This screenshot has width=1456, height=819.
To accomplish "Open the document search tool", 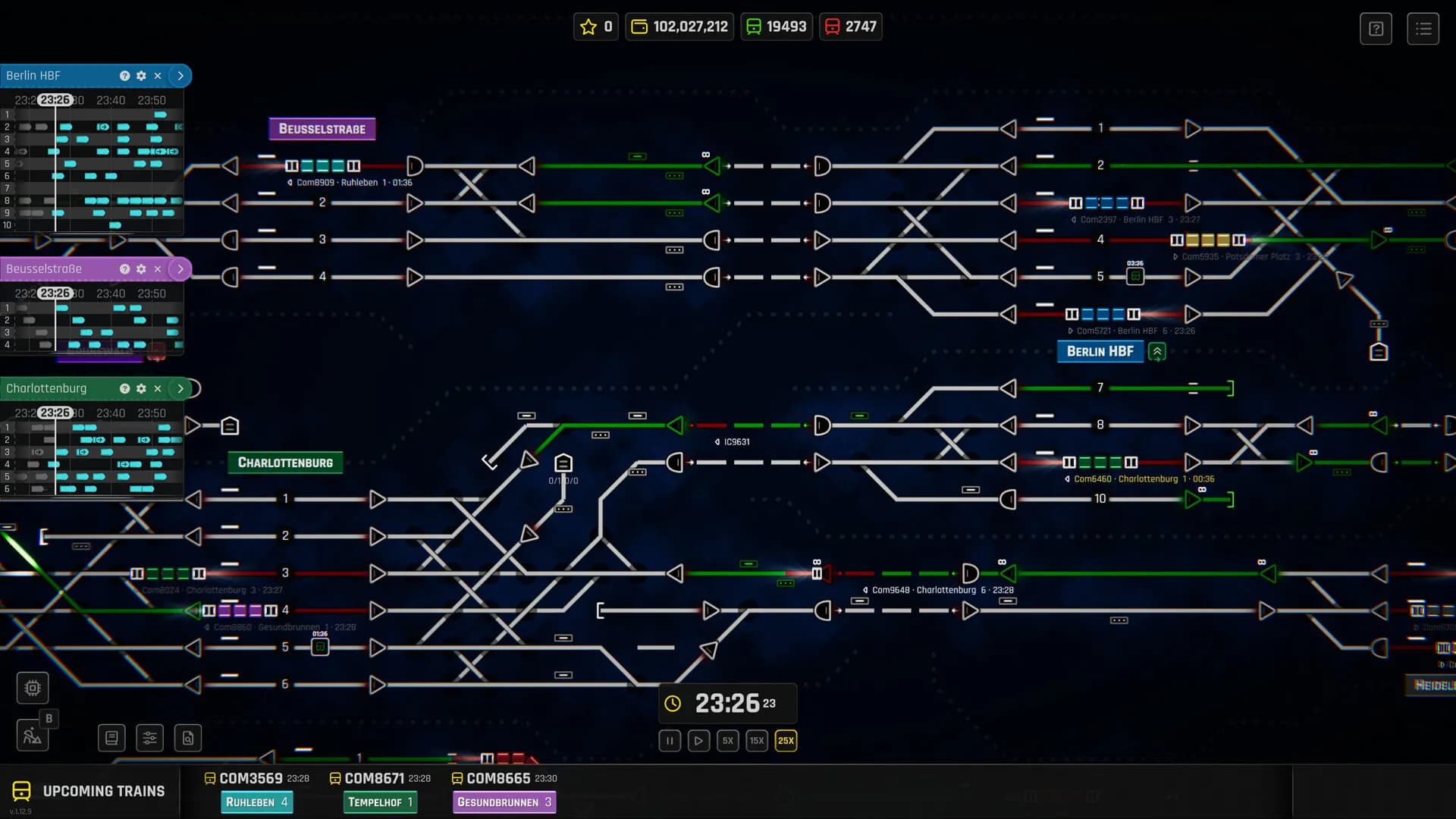I will (x=187, y=737).
